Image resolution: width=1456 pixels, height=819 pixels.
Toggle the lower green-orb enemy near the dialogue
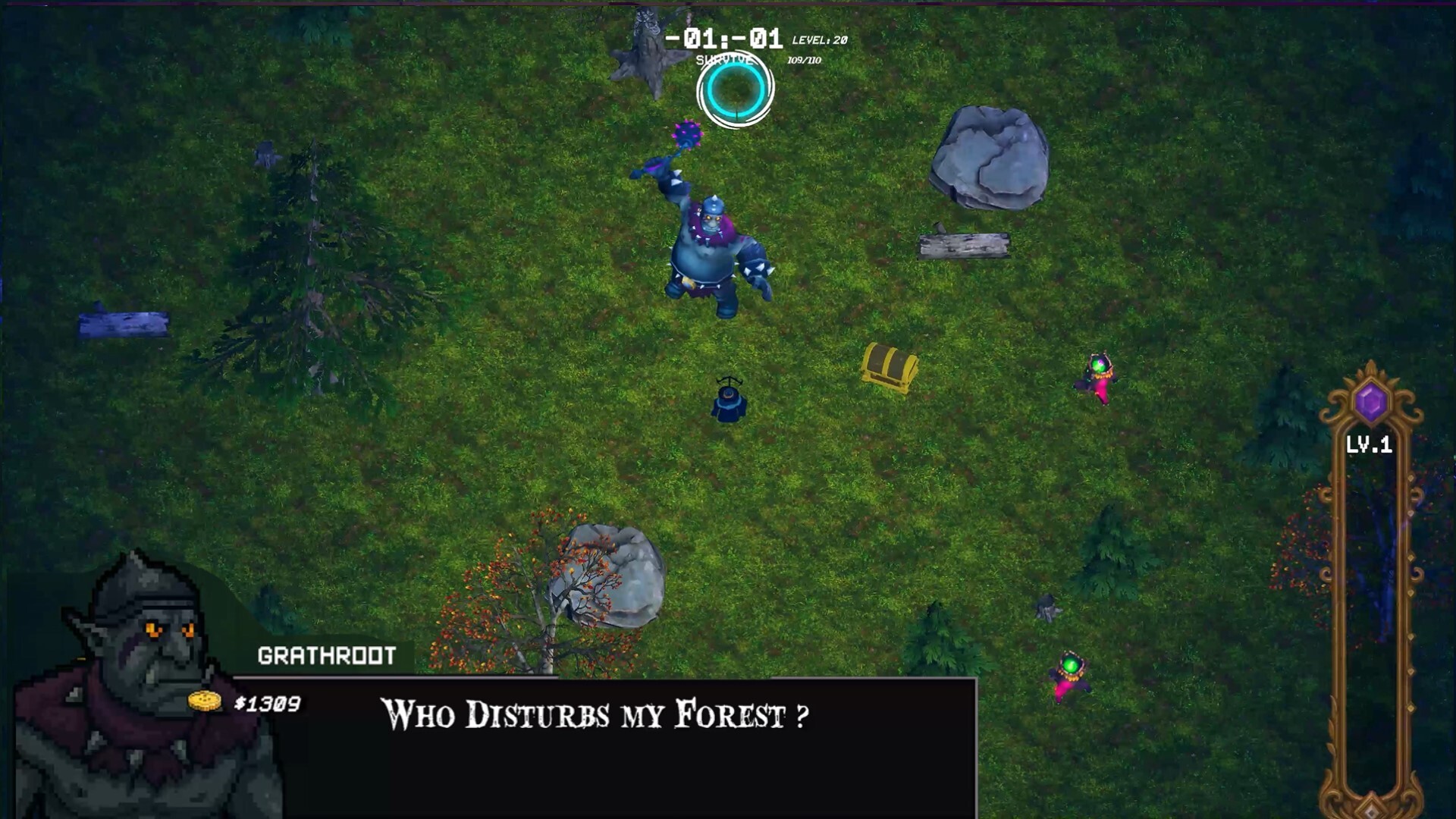(1070, 675)
